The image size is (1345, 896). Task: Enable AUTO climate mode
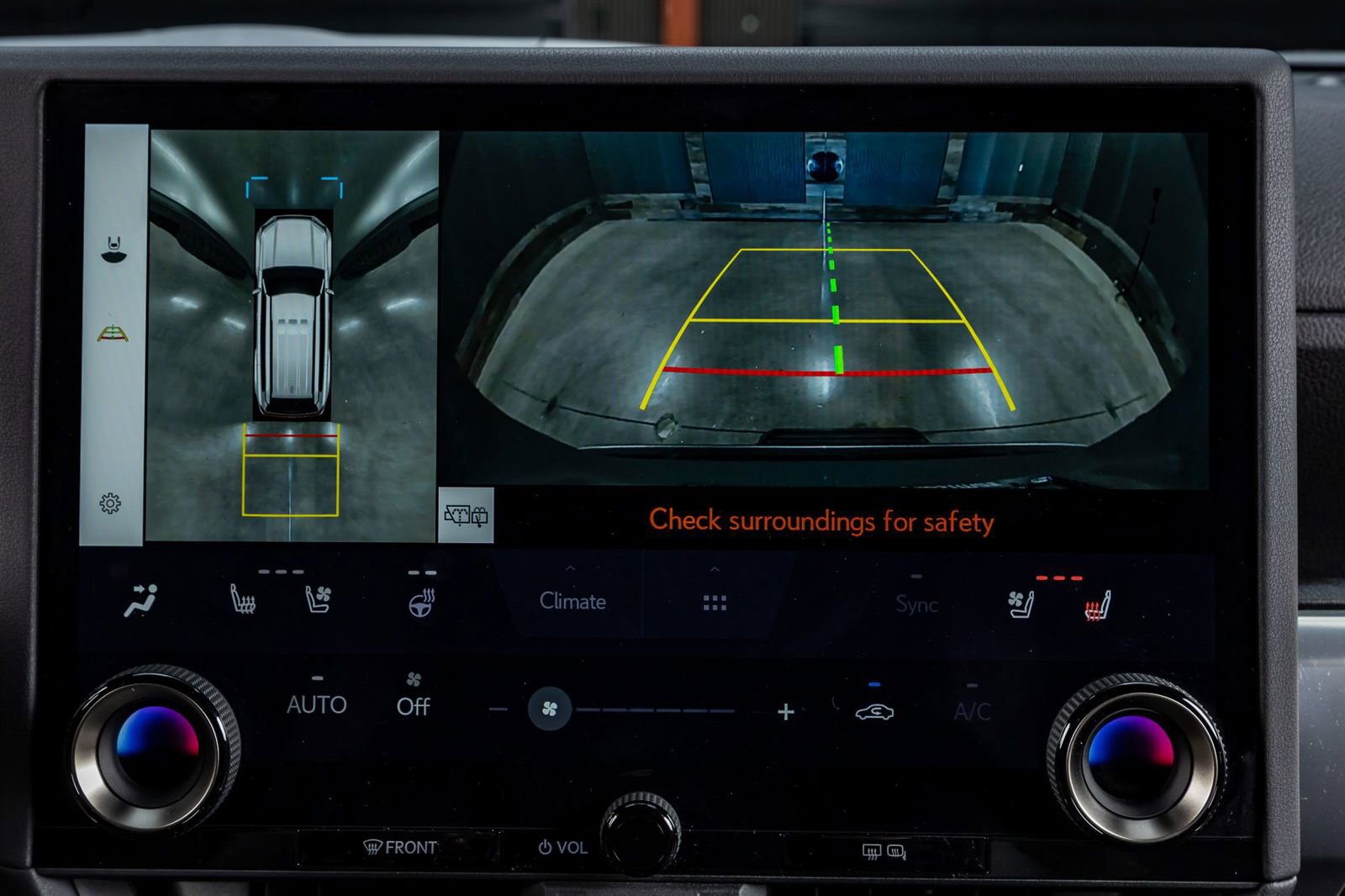click(316, 704)
